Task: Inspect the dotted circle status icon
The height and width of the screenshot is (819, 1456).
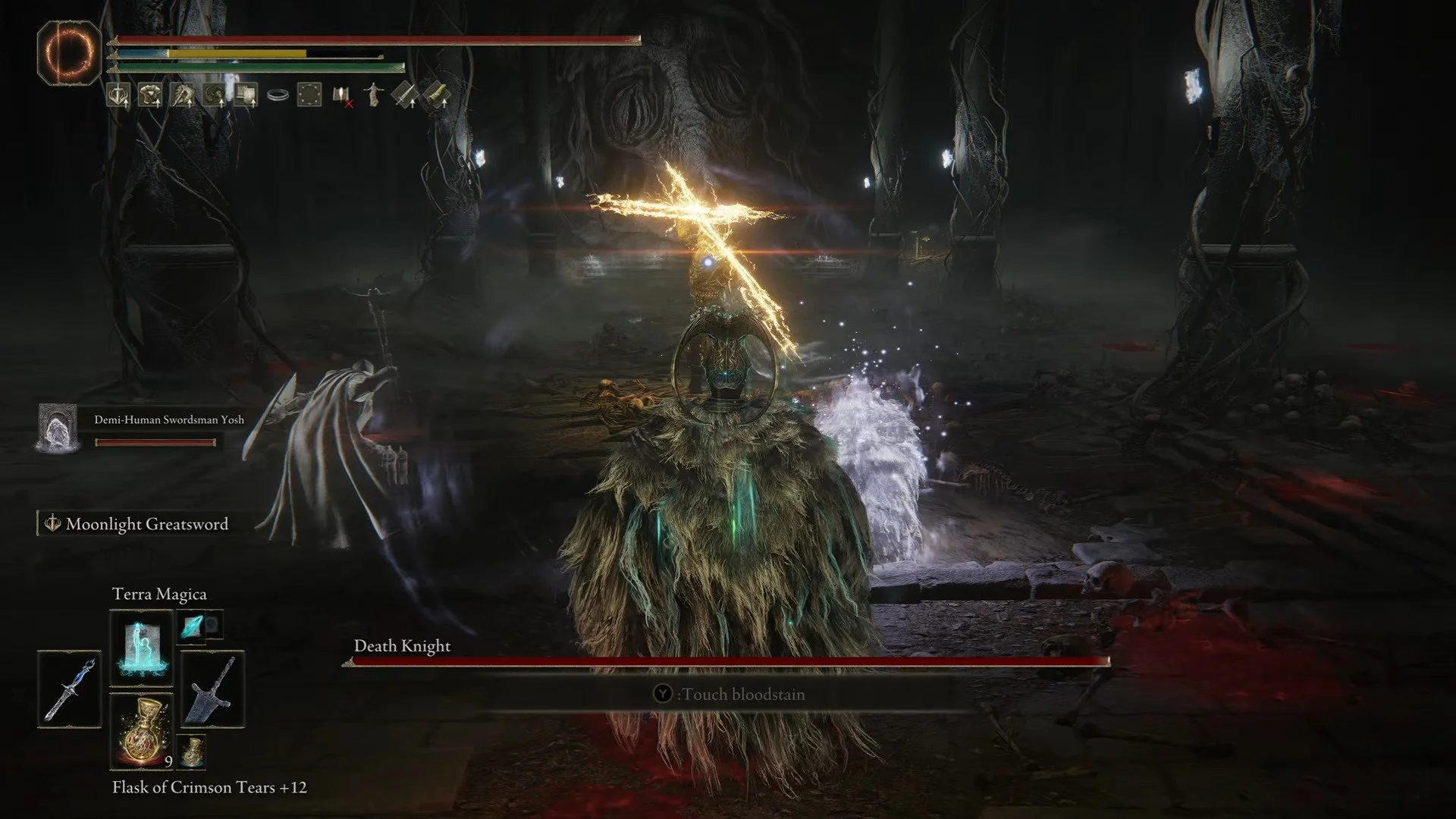Action: 309,96
